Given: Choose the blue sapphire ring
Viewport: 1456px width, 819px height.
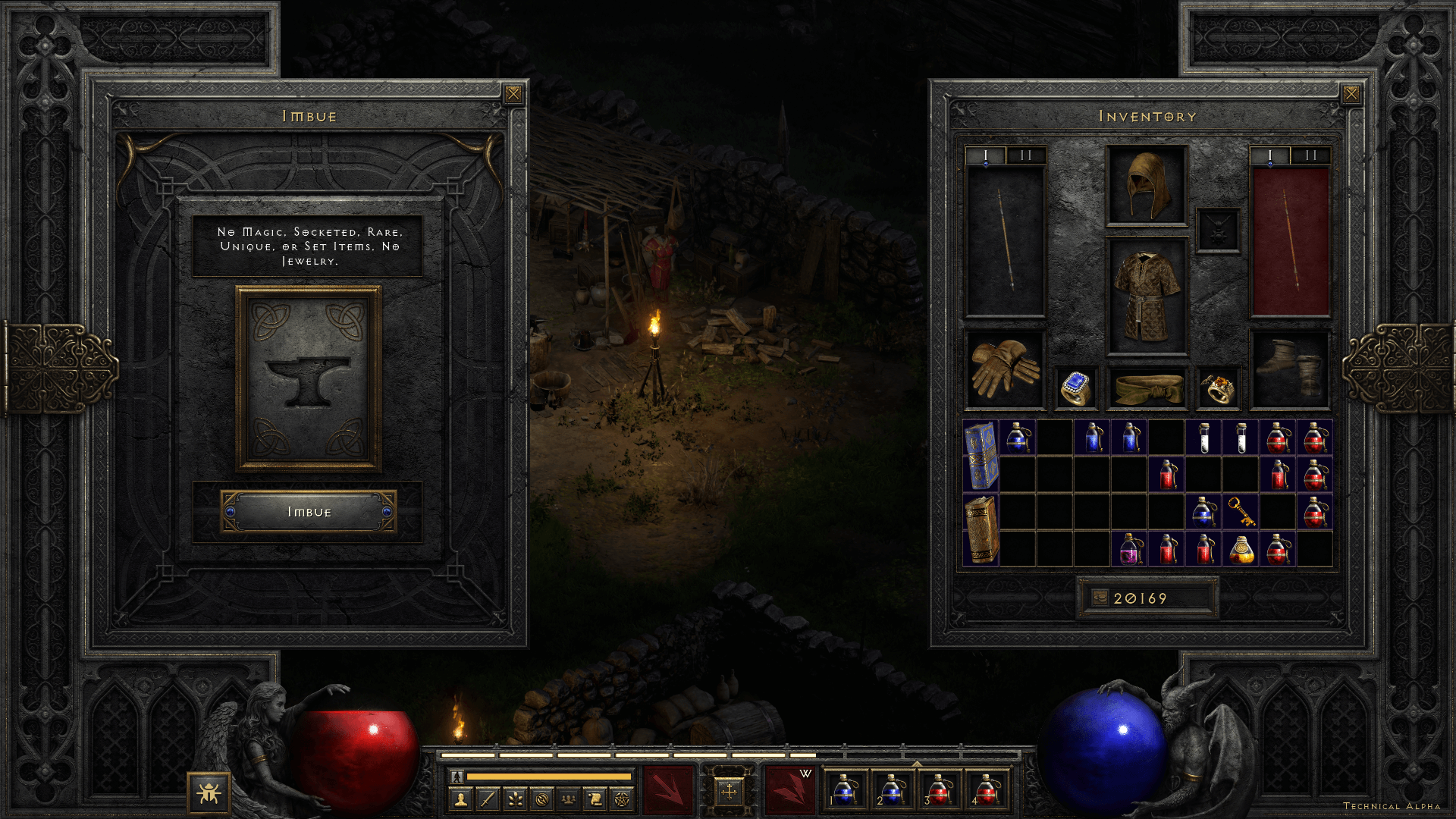Looking at the screenshot, I should click(1075, 388).
